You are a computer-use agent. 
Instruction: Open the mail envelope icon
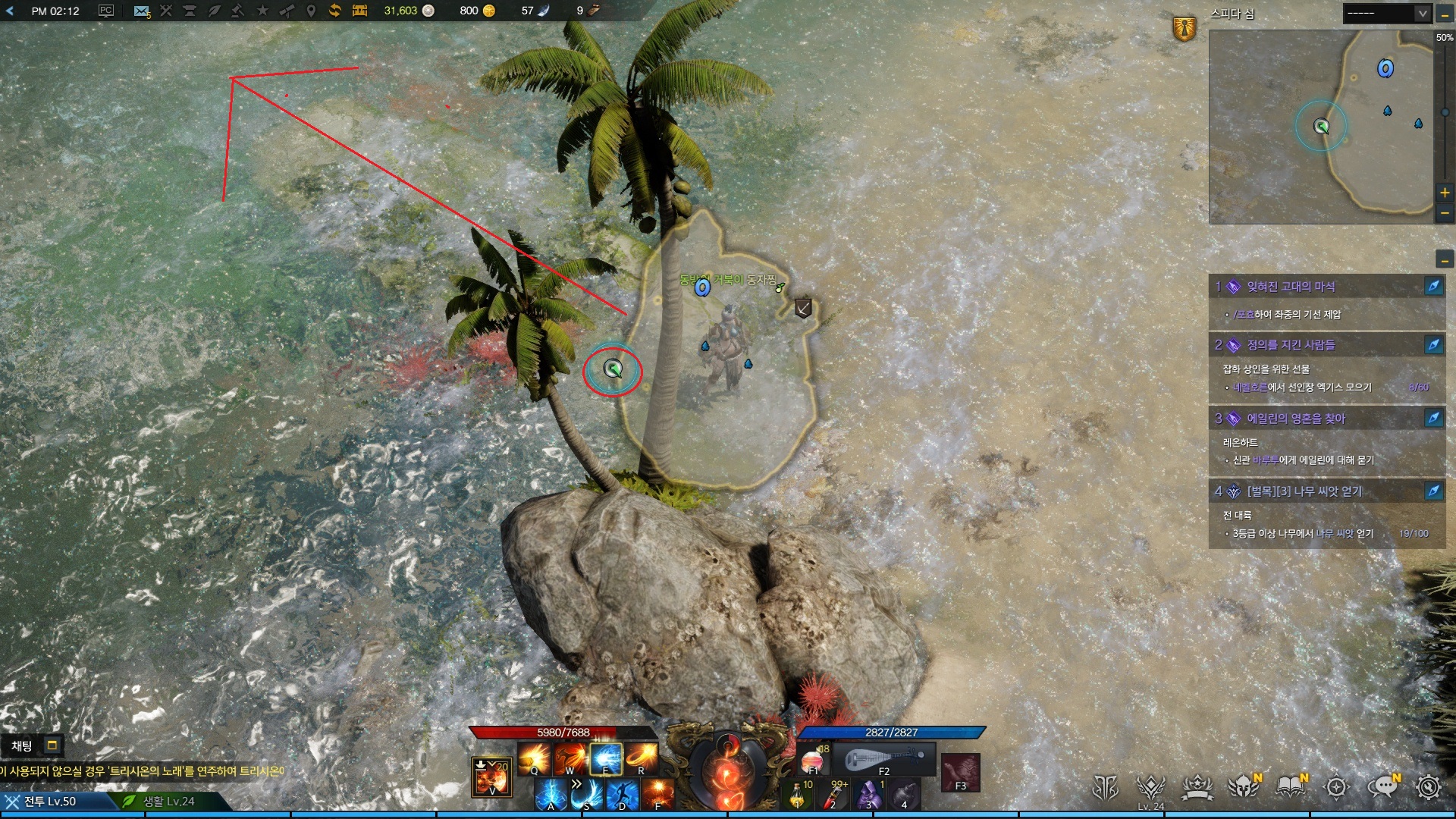pyautogui.click(x=141, y=11)
